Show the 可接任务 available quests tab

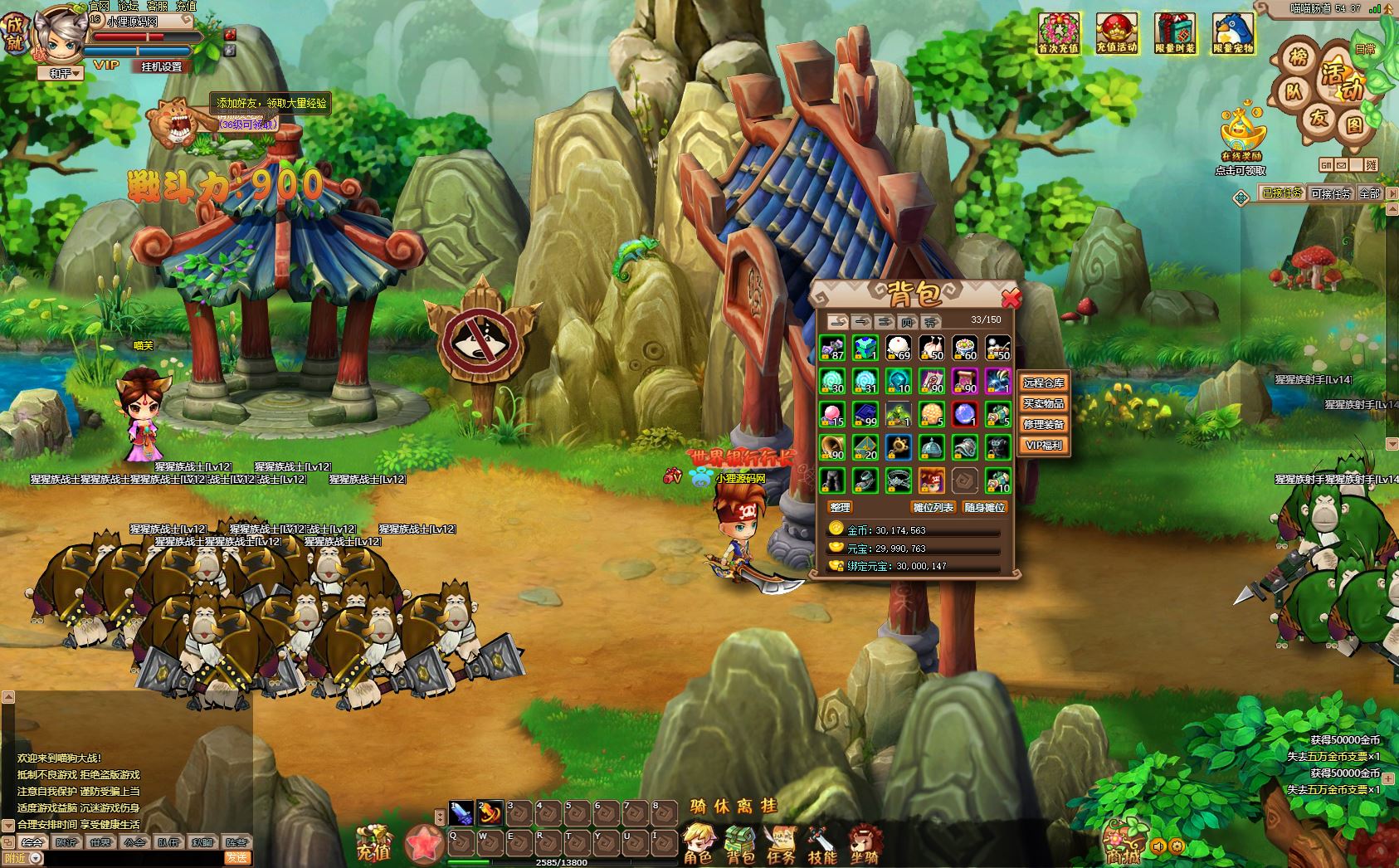pyautogui.click(x=1330, y=193)
